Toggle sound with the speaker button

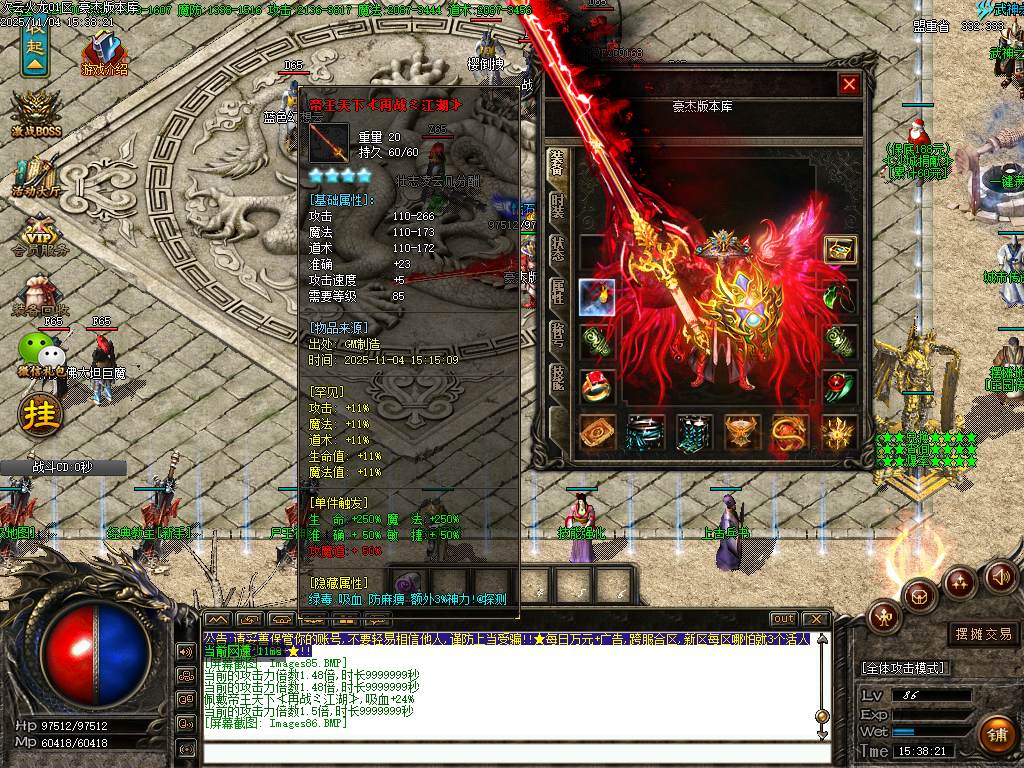[x=1002, y=577]
